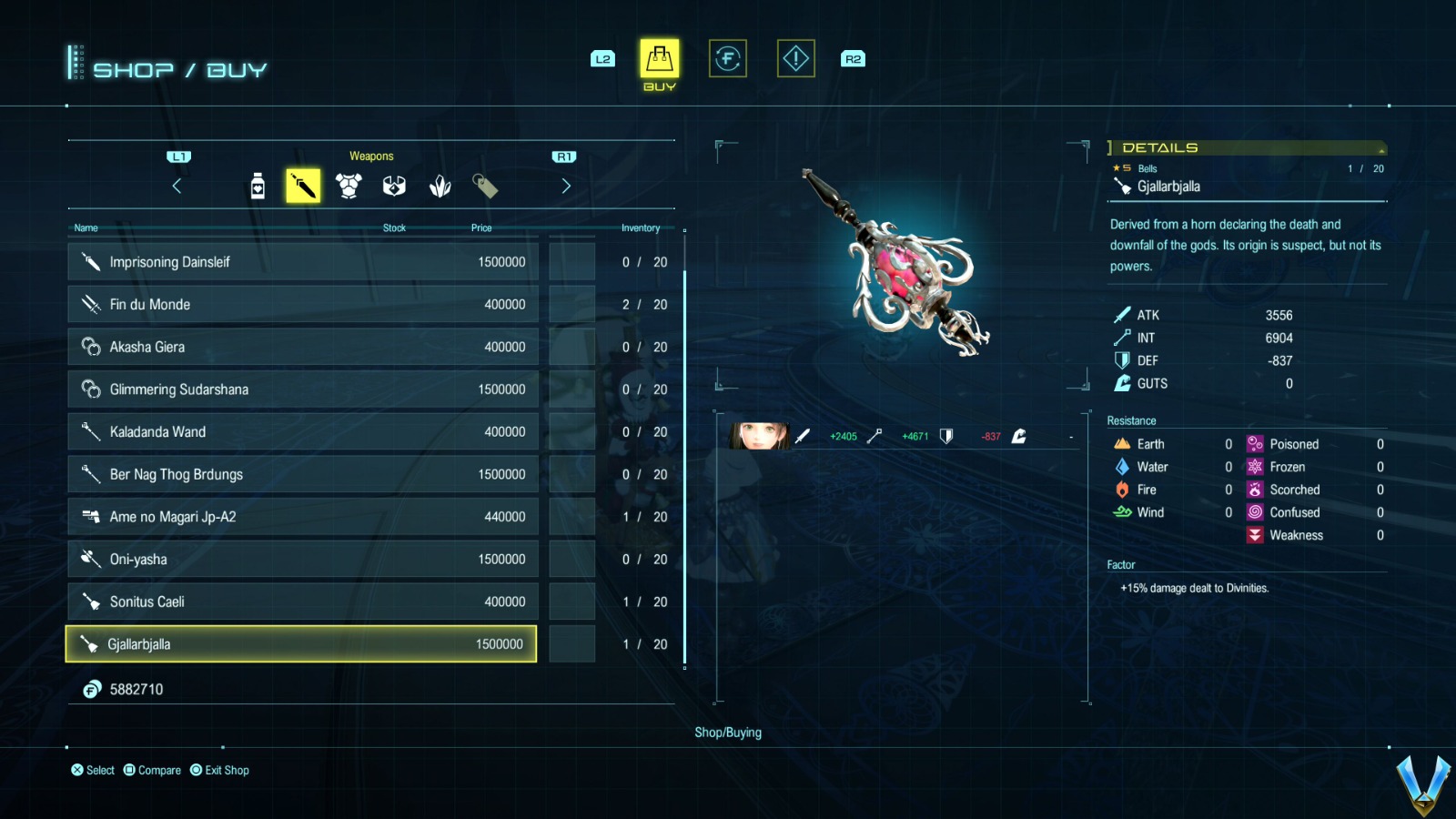Viewport: 1456px width, 819px height.
Task: Select the Imprisoning Dainsleif weapon entry
Action: (300, 261)
